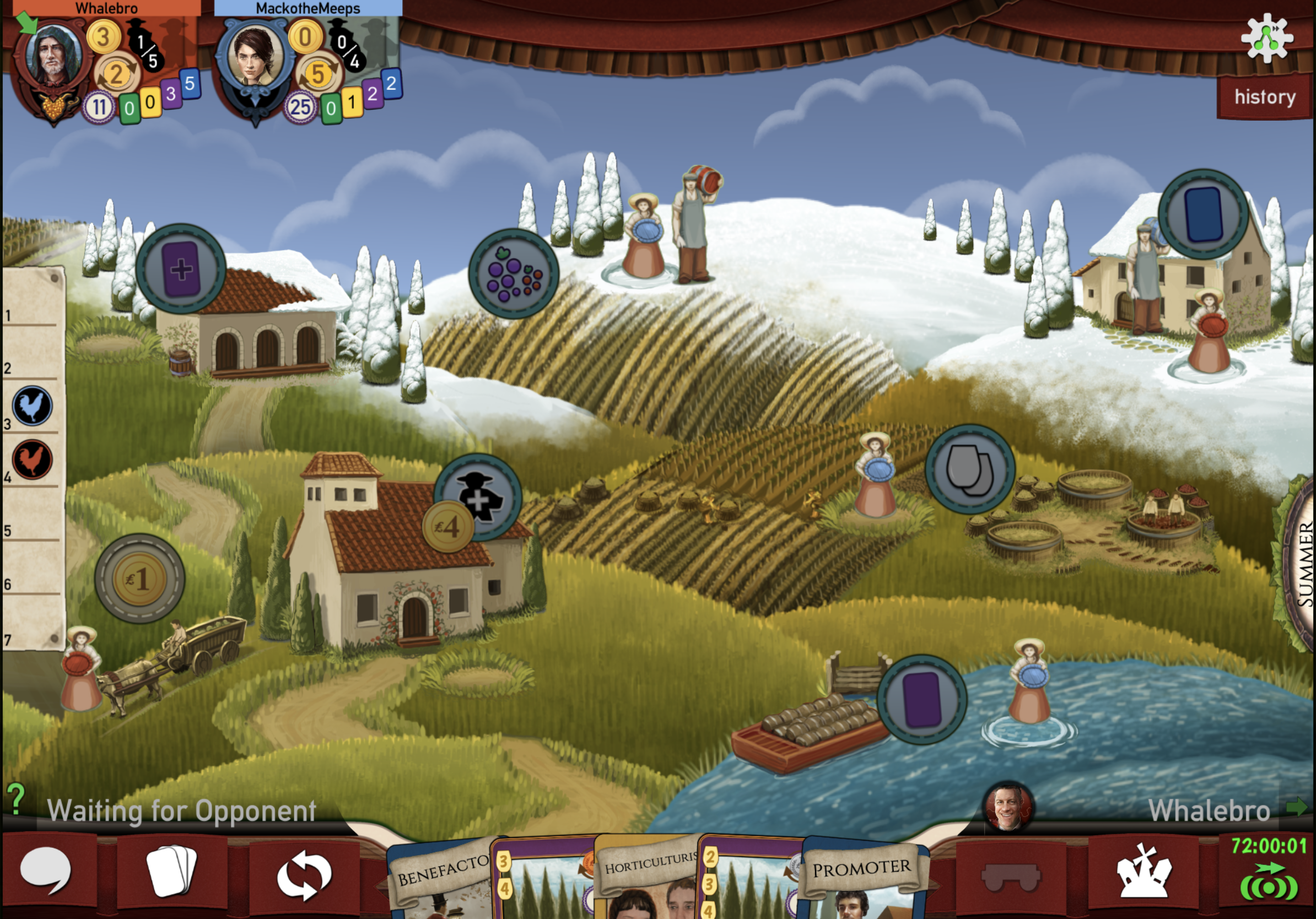This screenshot has width=1316, height=919.
Task: Choose the blue card action space
Action: 1203,214
